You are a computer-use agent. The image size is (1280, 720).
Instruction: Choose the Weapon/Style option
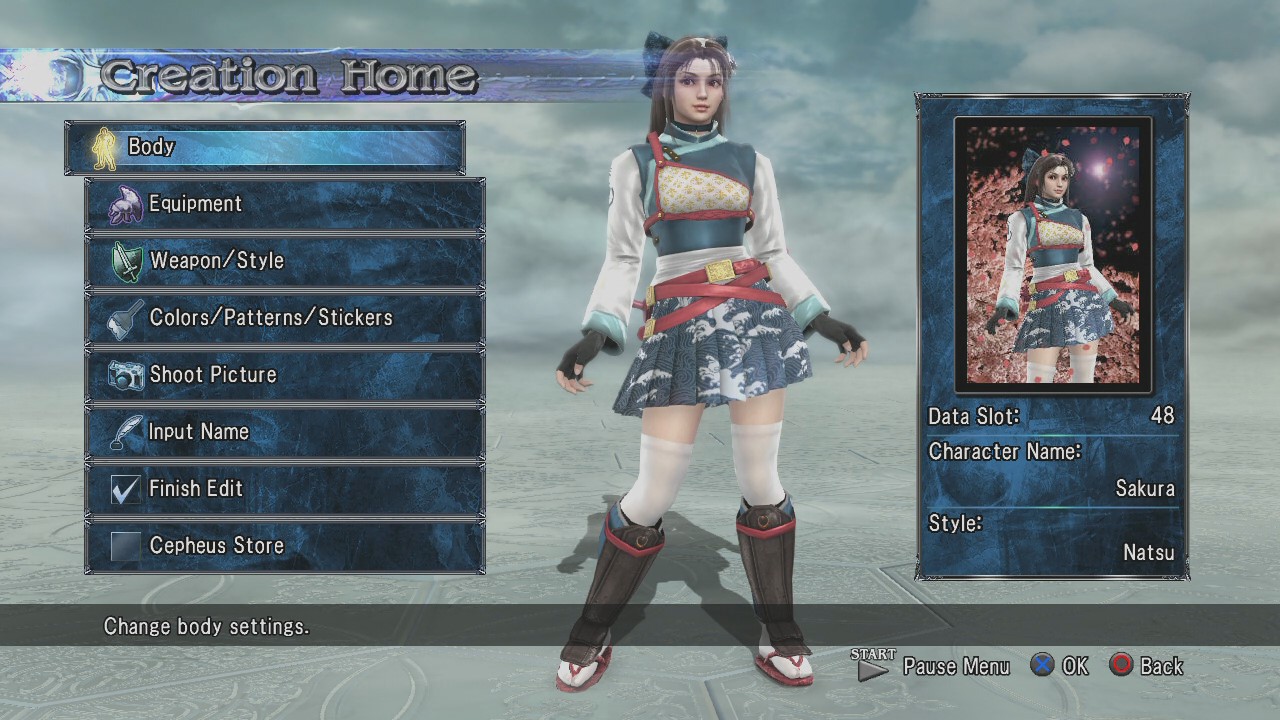point(285,261)
